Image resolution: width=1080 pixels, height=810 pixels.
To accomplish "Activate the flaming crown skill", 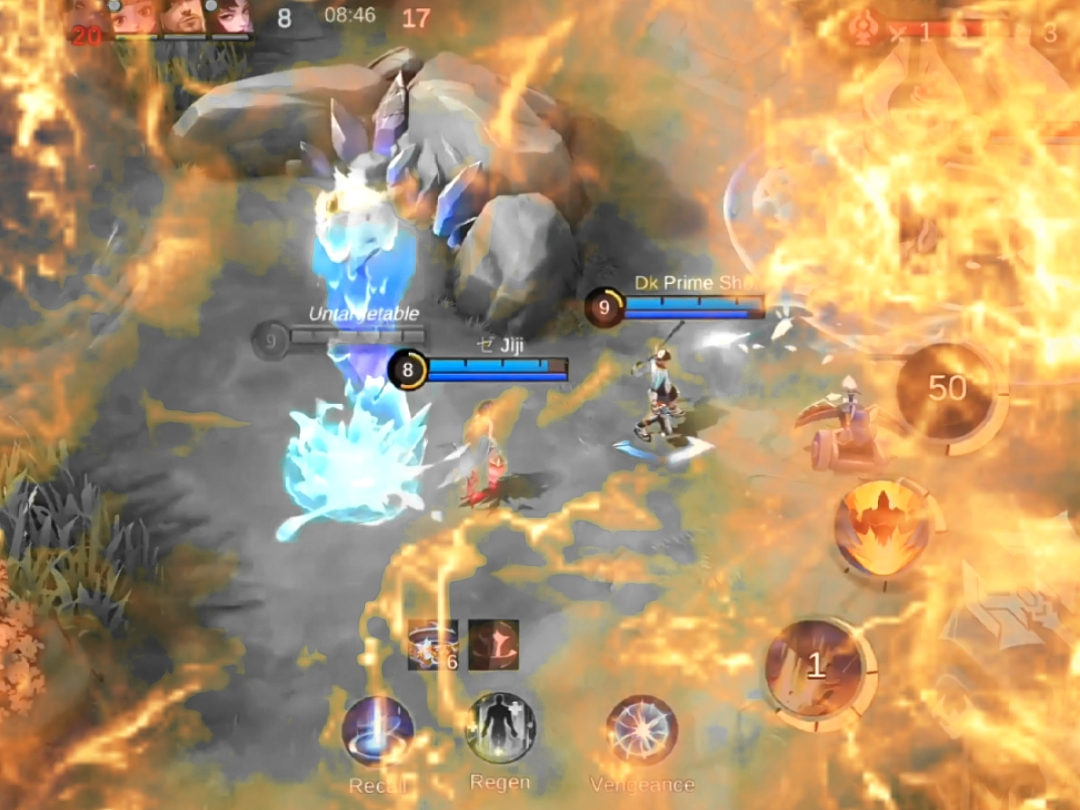I will (883, 529).
